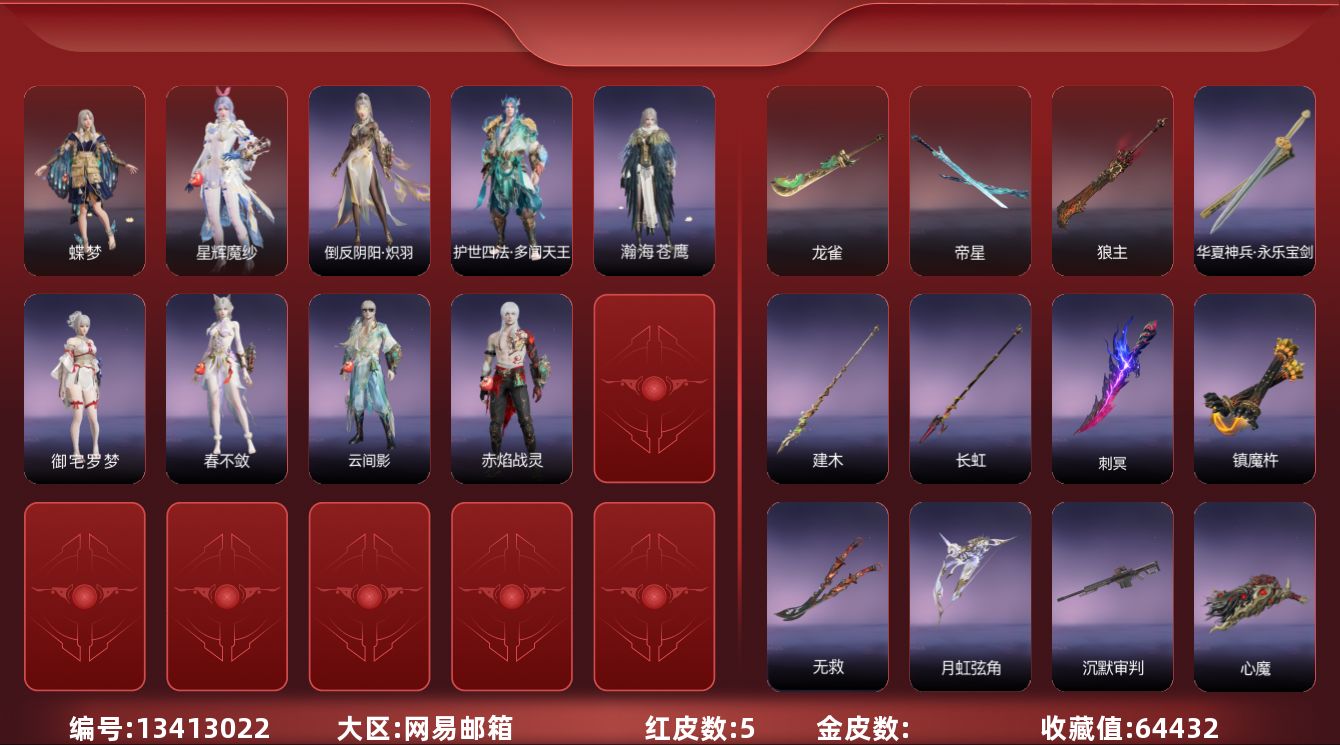Screen dimensions: 1340x745
Task: Select the 护世四法·多闻天王 skin
Action: (x=511, y=178)
